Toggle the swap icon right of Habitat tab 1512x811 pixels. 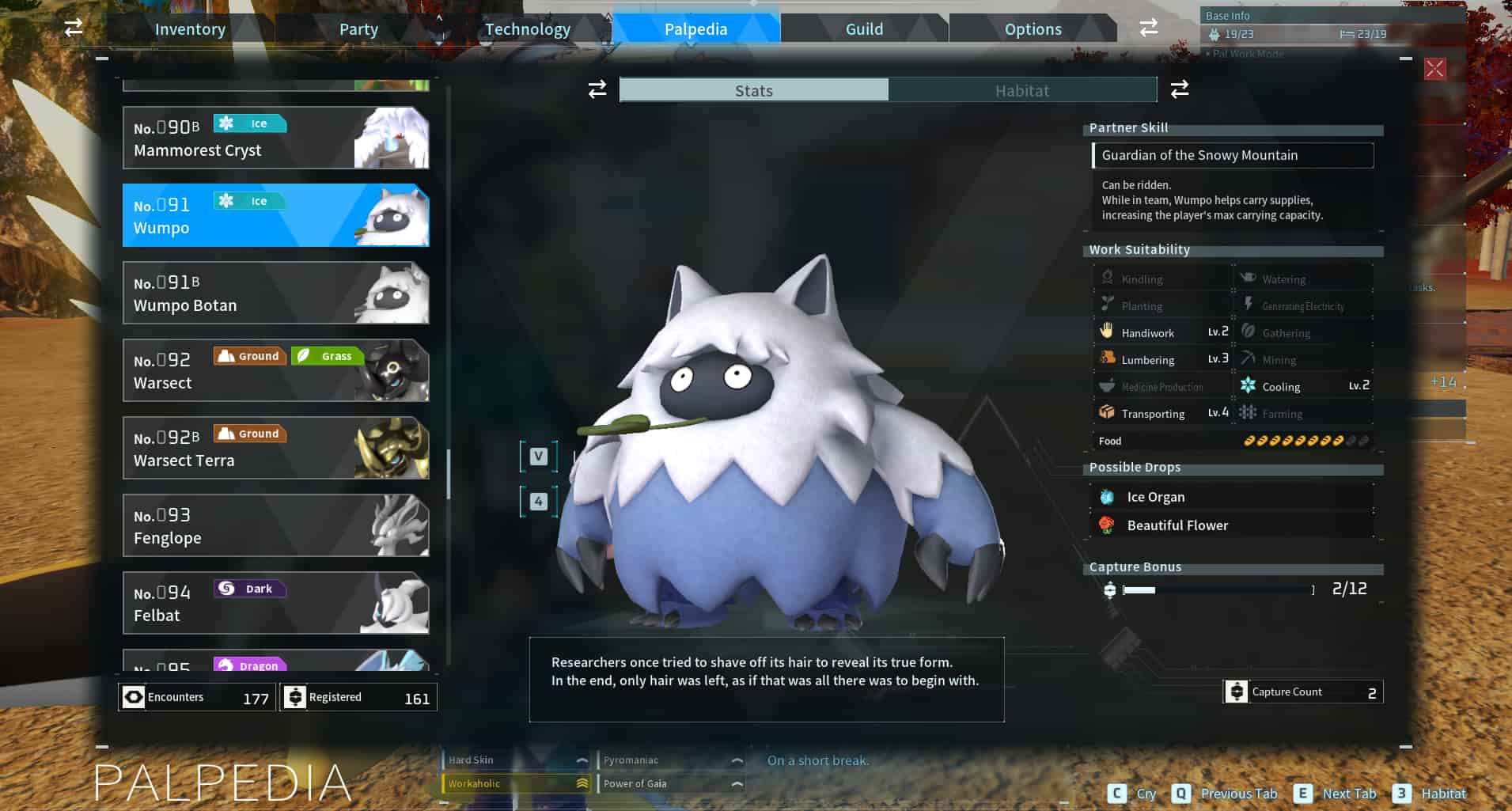(1179, 89)
